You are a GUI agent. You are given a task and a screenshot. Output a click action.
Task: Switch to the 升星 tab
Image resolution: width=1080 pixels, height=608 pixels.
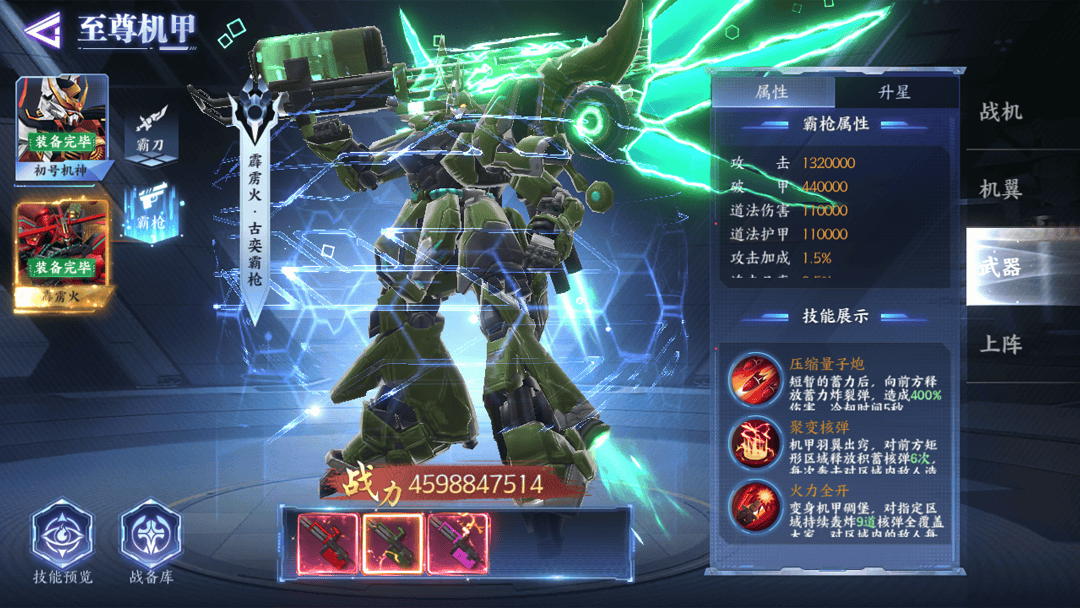[895, 92]
